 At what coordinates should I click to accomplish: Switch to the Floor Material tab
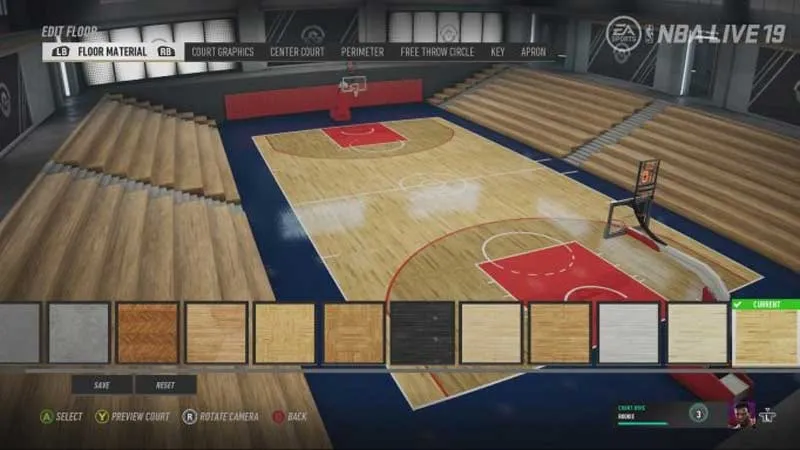click(x=112, y=51)
